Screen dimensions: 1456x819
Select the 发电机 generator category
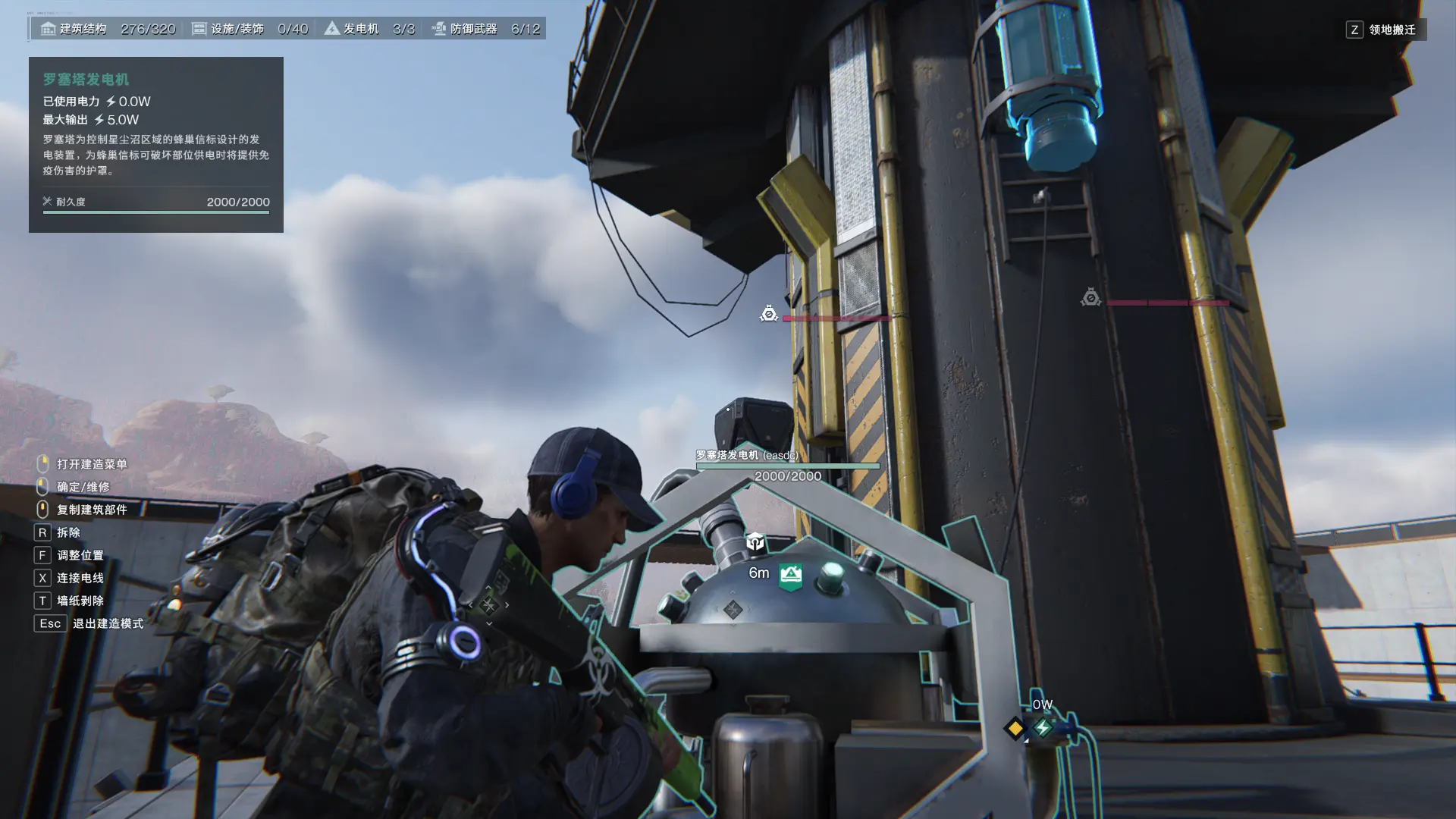click(x=369, y=29)
